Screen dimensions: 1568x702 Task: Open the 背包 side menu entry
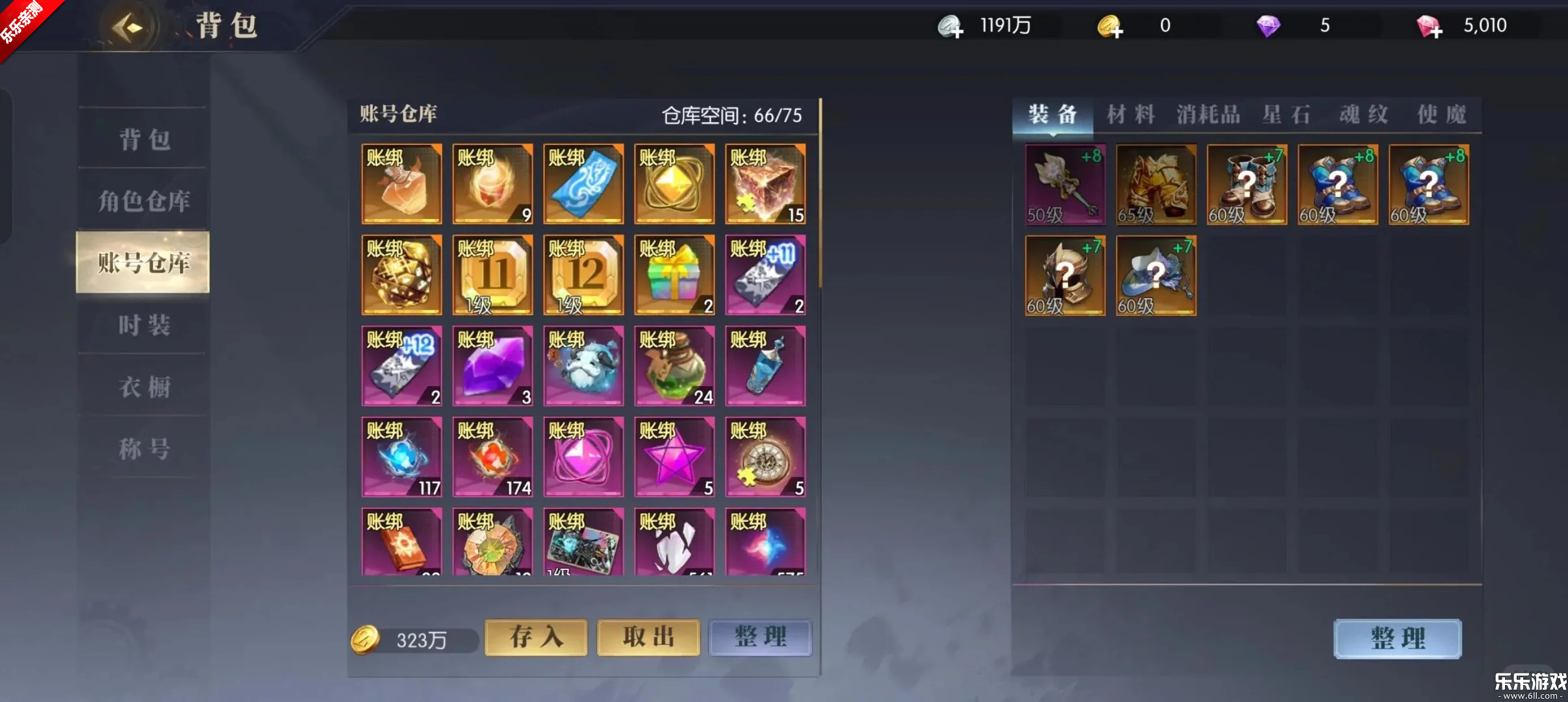[144, 139]
